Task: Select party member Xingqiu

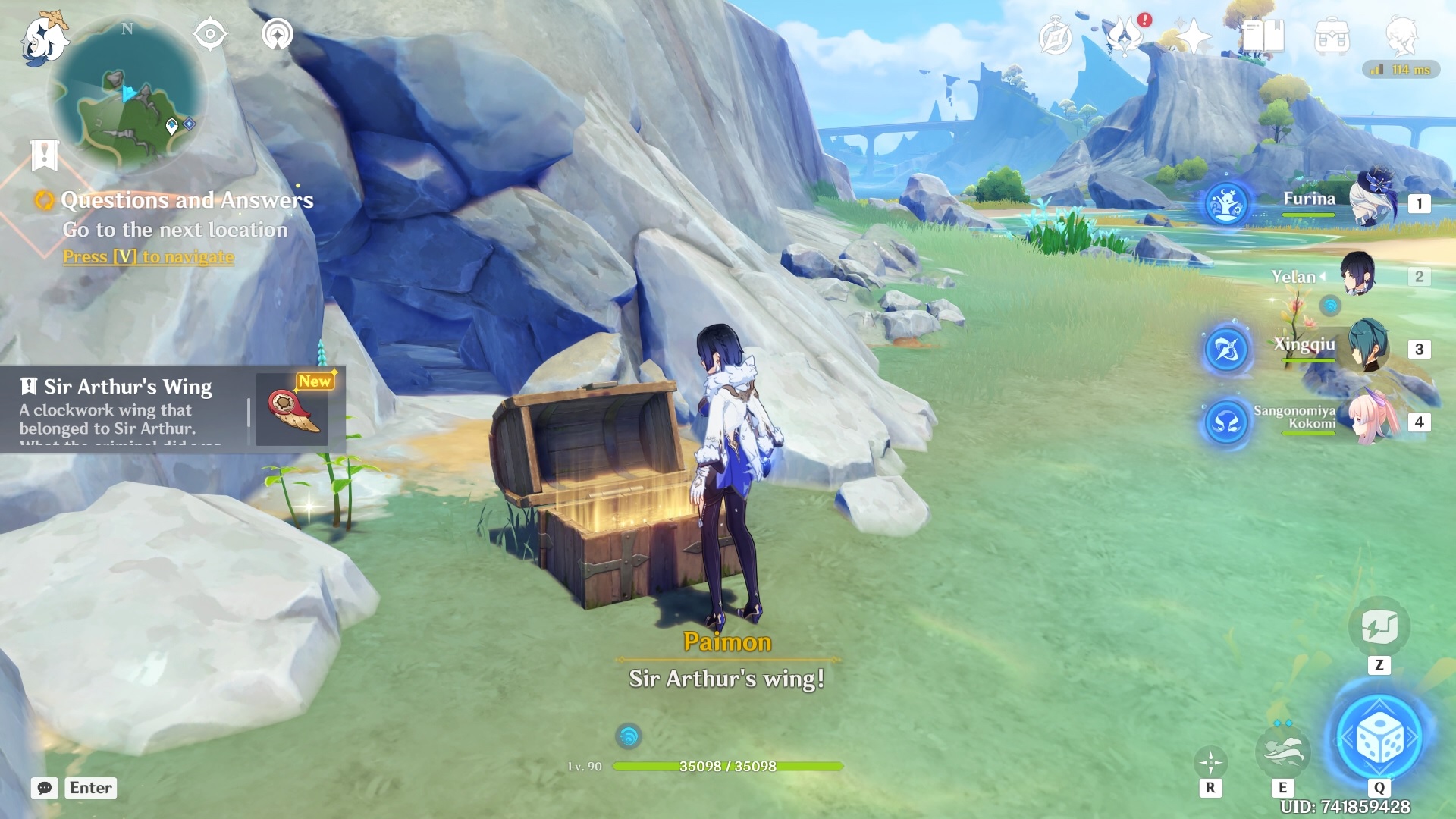Action: [1367, 347]
